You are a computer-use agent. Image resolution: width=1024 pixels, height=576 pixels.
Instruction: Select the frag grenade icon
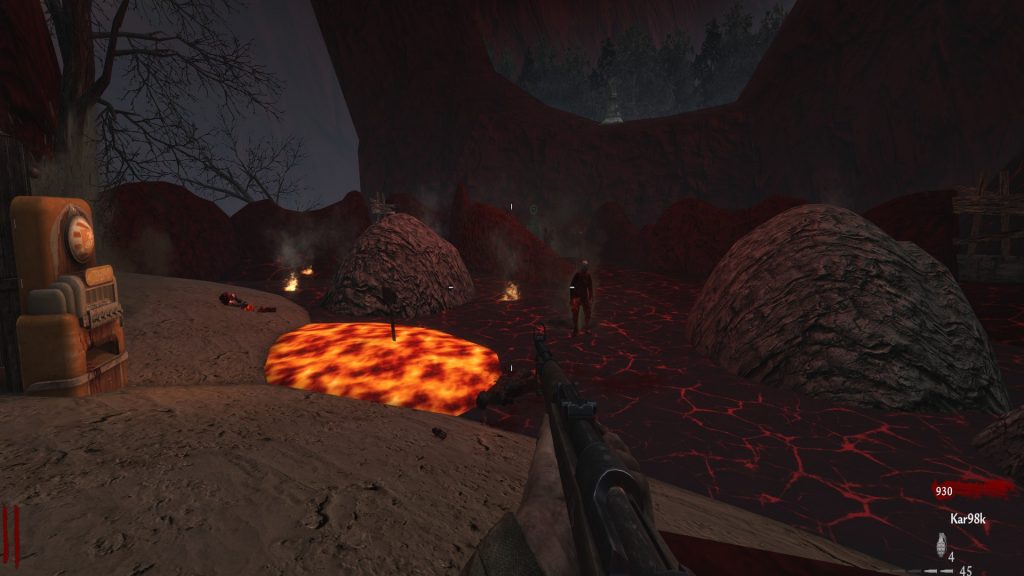[940, 545]
